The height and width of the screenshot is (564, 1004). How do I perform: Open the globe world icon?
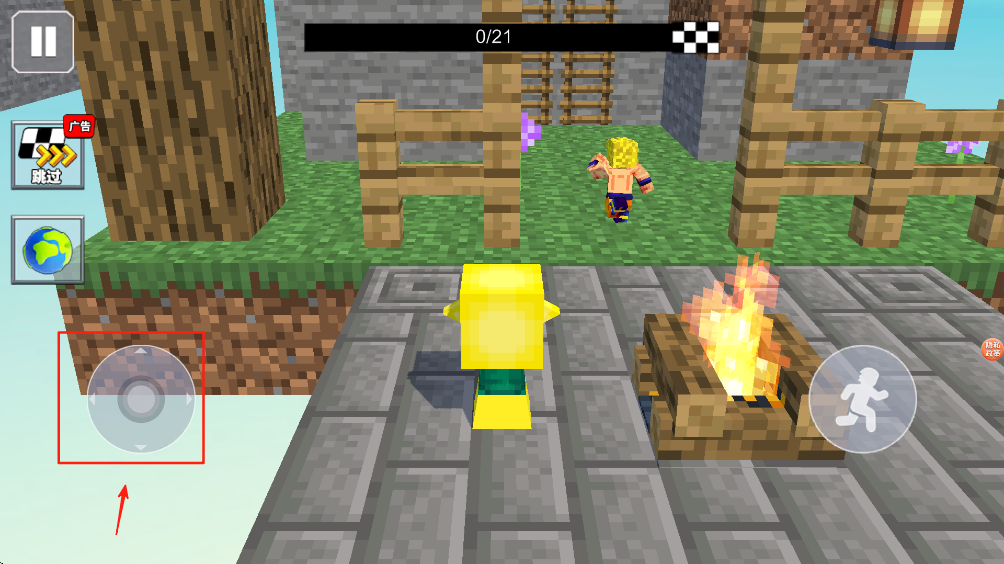click(47, 249)
